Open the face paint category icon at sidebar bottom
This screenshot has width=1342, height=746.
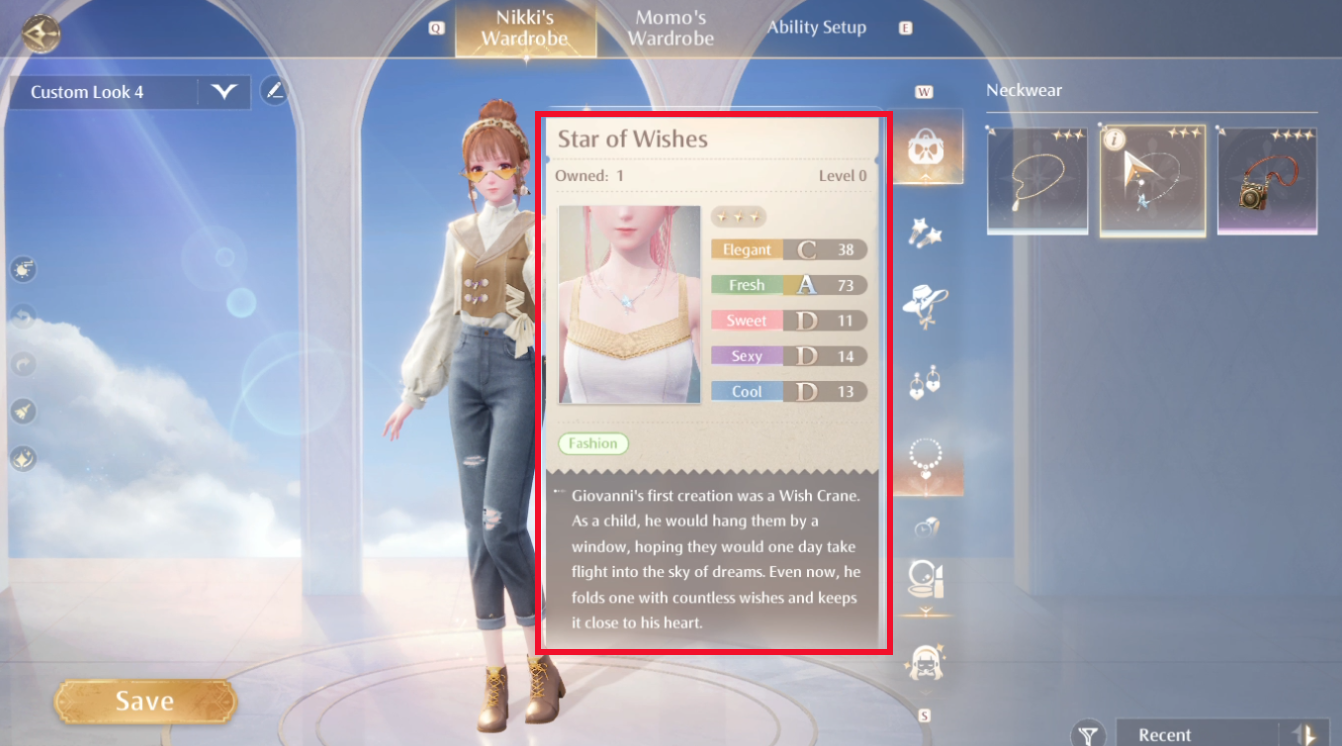click(x=928, y=660)
